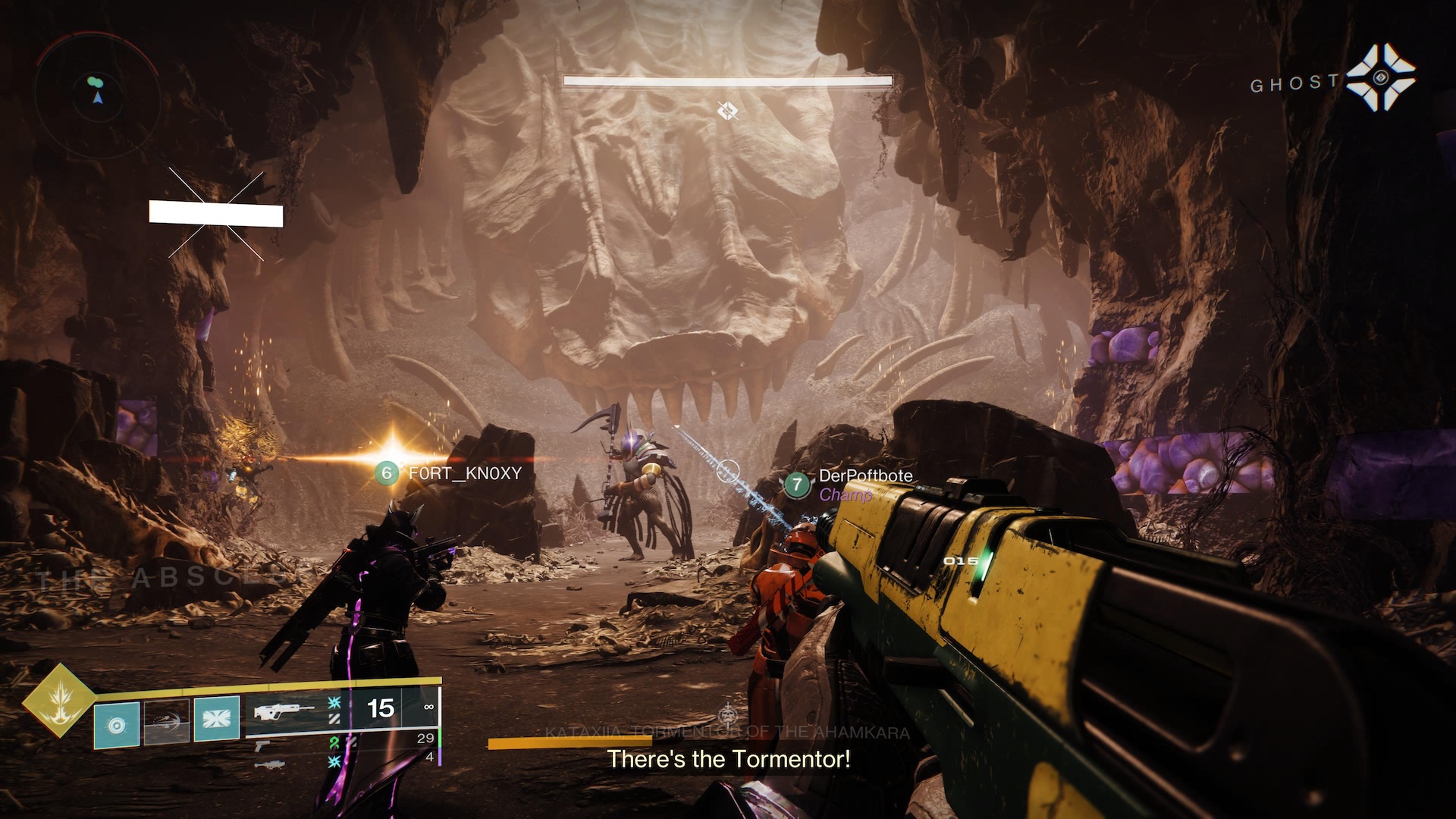Switch to the rocket launcher heavy weapon
Viewport: 1456px width, 819px height.
tap(268, 765)
